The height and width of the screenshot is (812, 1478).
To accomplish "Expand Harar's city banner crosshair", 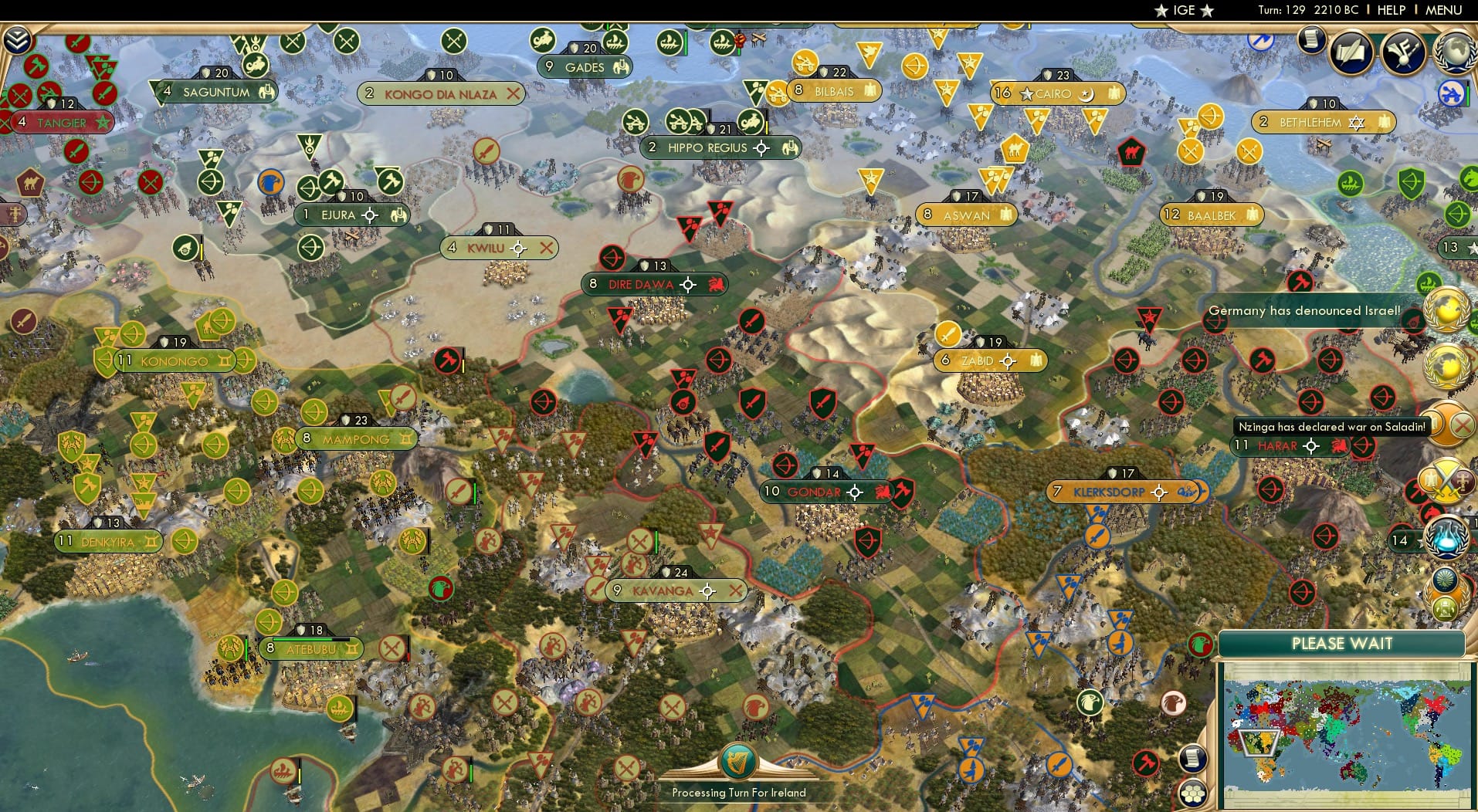I will (x=1311, y=445).
